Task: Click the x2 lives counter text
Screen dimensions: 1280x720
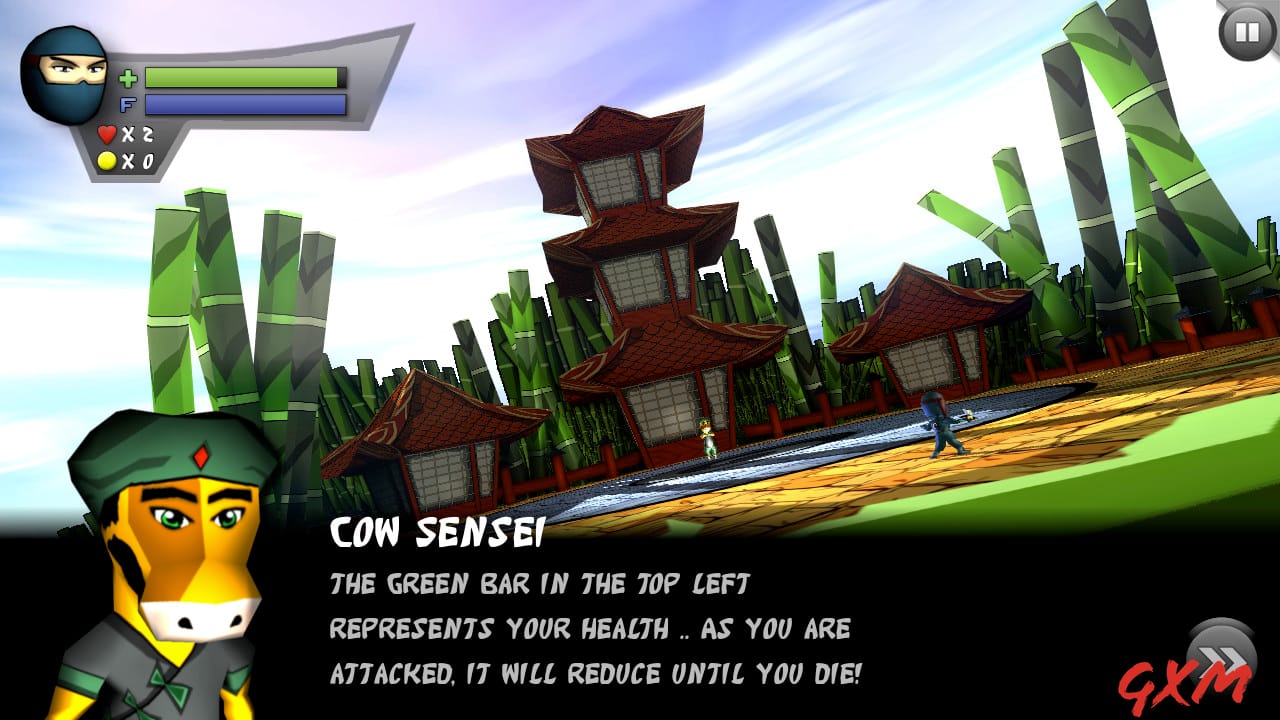Action: coord(136,133)
